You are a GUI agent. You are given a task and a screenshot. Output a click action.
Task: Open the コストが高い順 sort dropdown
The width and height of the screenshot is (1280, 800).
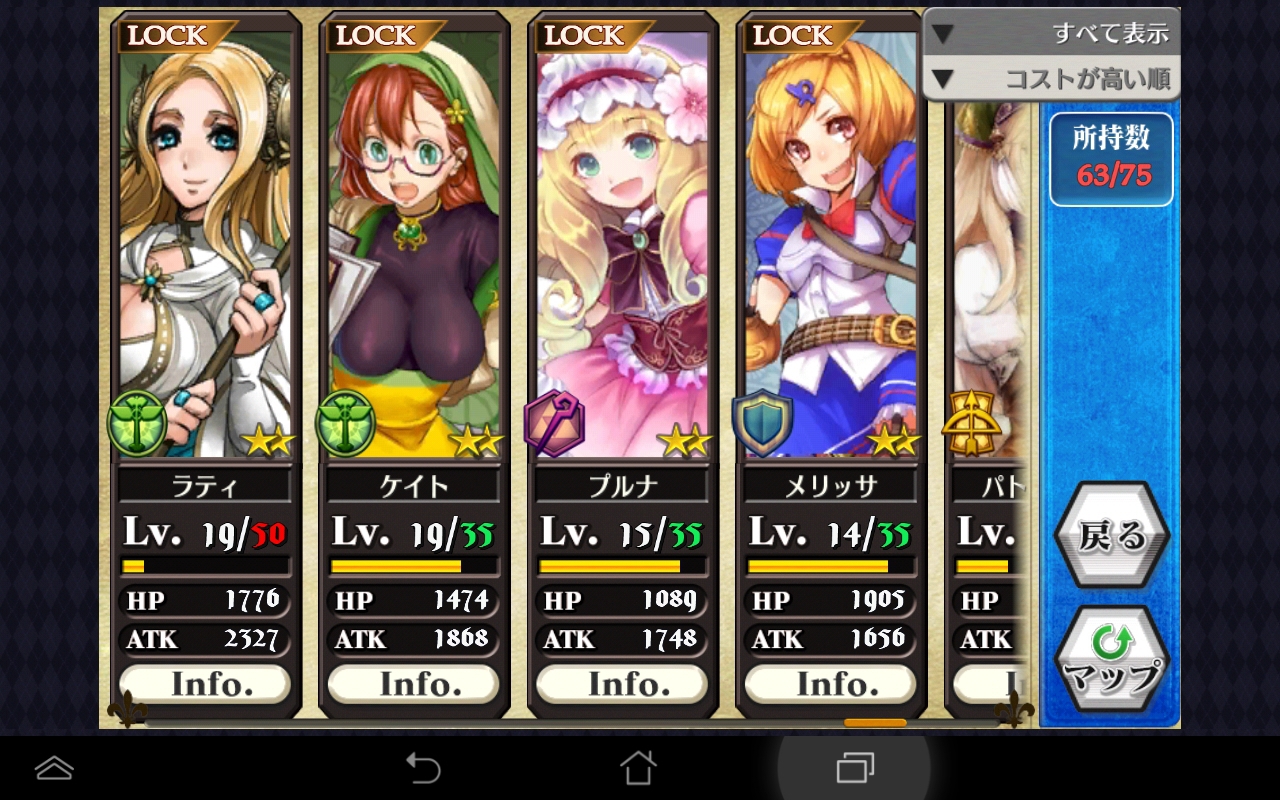pos(1051,79)
